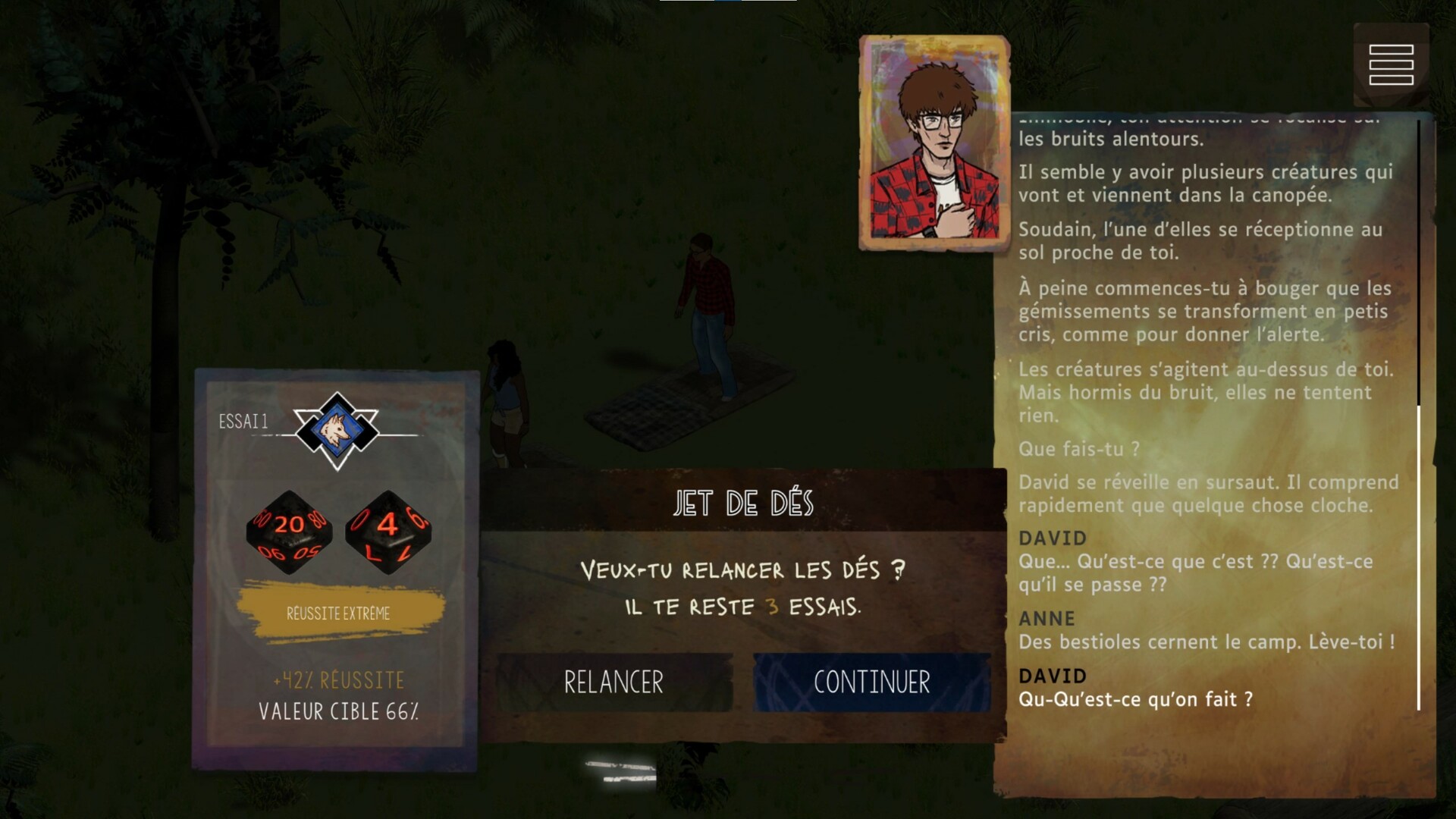Image resolution: width=1456 pixels, height=819 pixels.
Task: Click the RÉUSSITE EXTRÊME gold banner
Action: 339,613
